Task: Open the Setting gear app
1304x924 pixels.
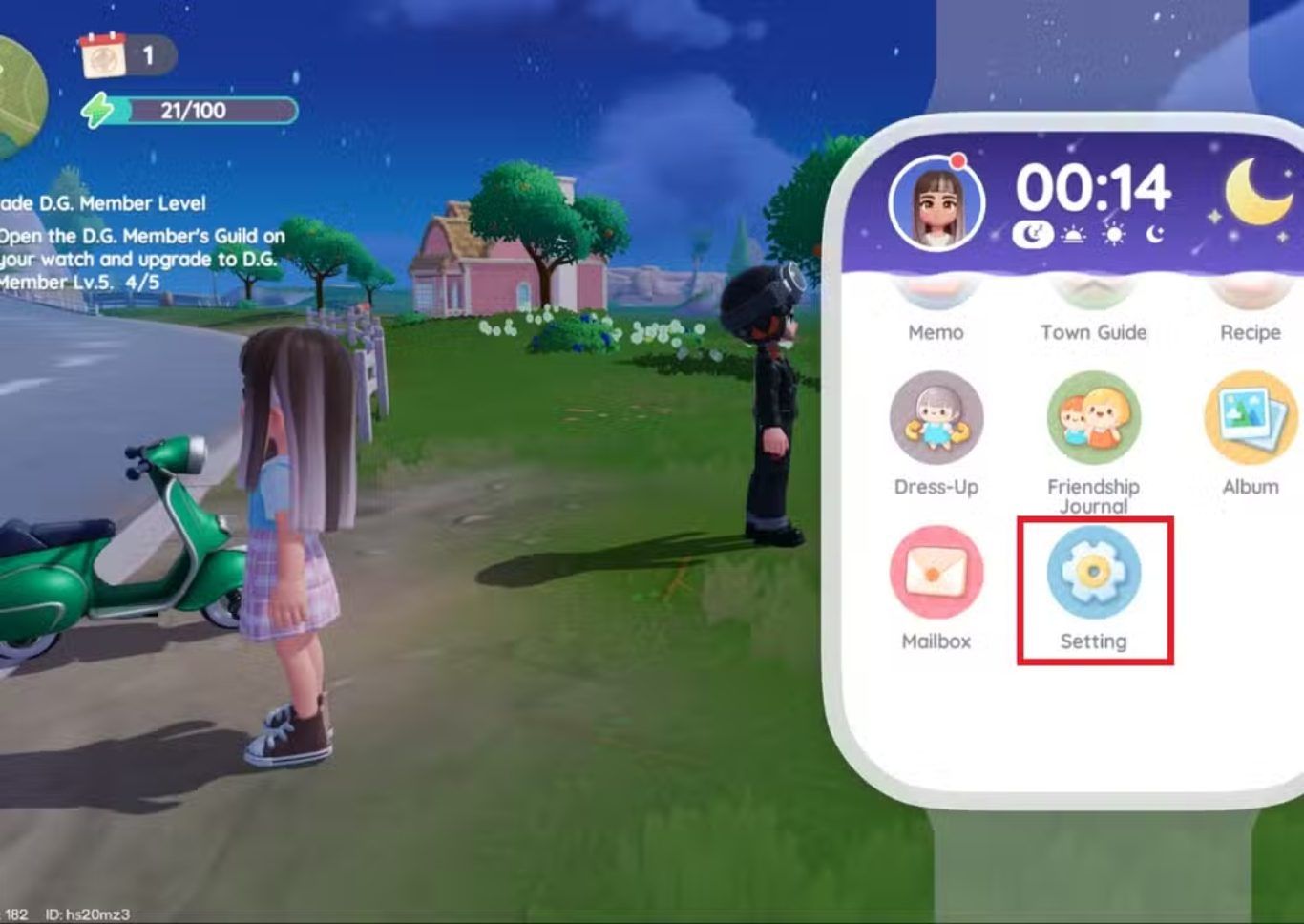Action: pyautogui.click(x=1093, y=574)
